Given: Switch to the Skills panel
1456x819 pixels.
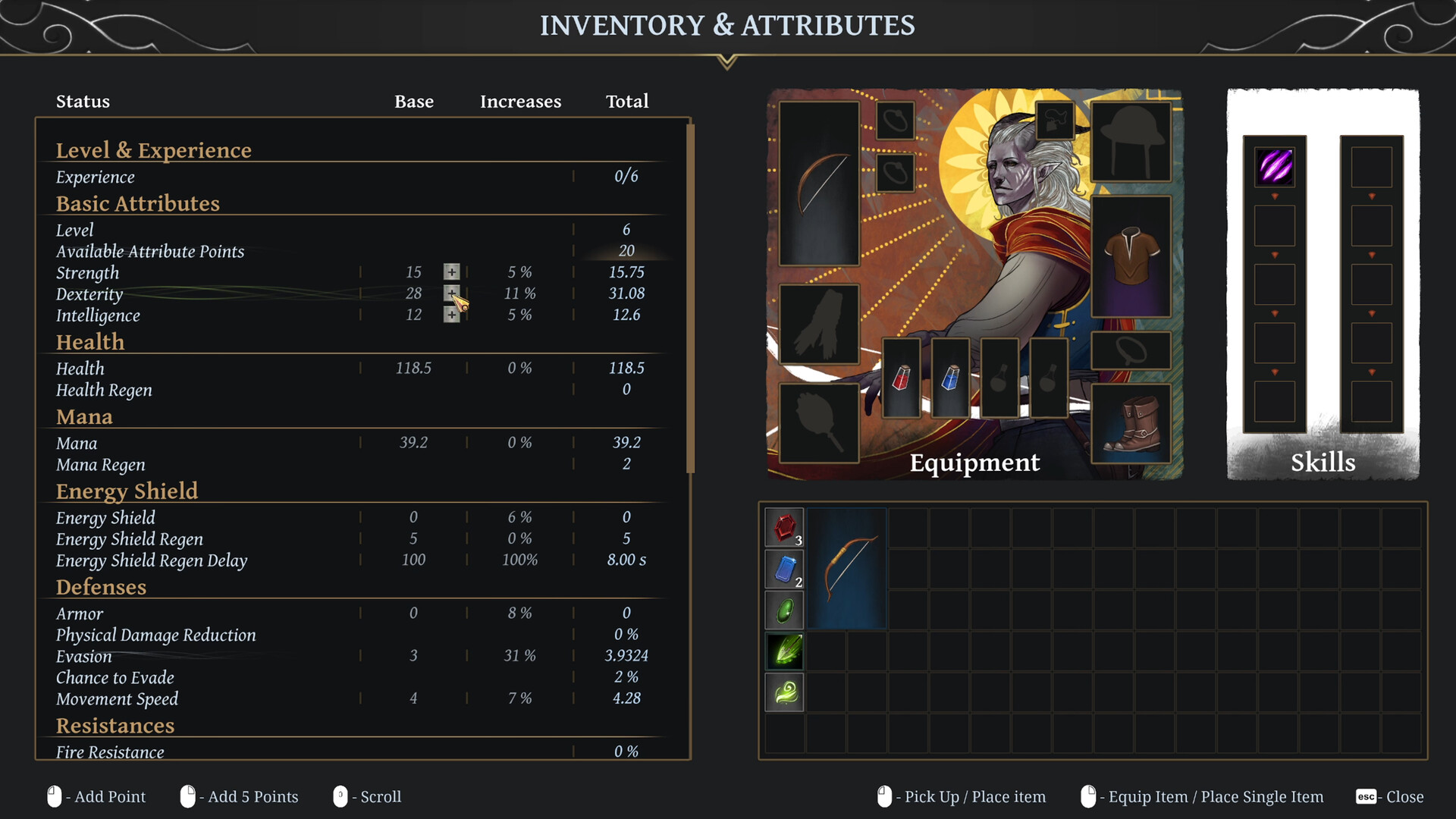Looking at the screenshot, I should 1323,463.
